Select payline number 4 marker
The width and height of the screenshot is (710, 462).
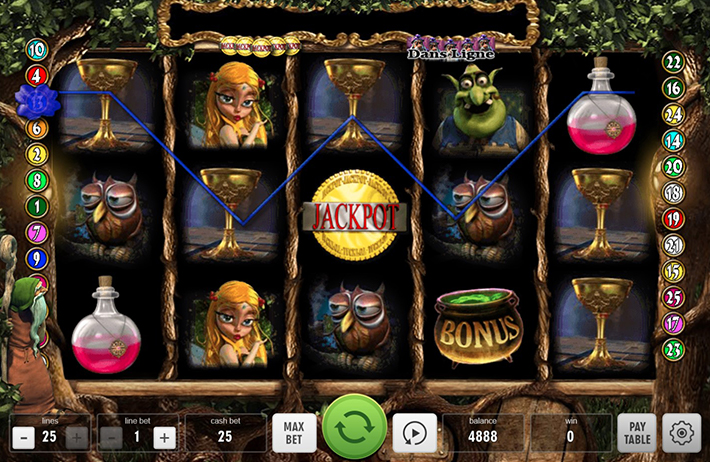(37, 75)
